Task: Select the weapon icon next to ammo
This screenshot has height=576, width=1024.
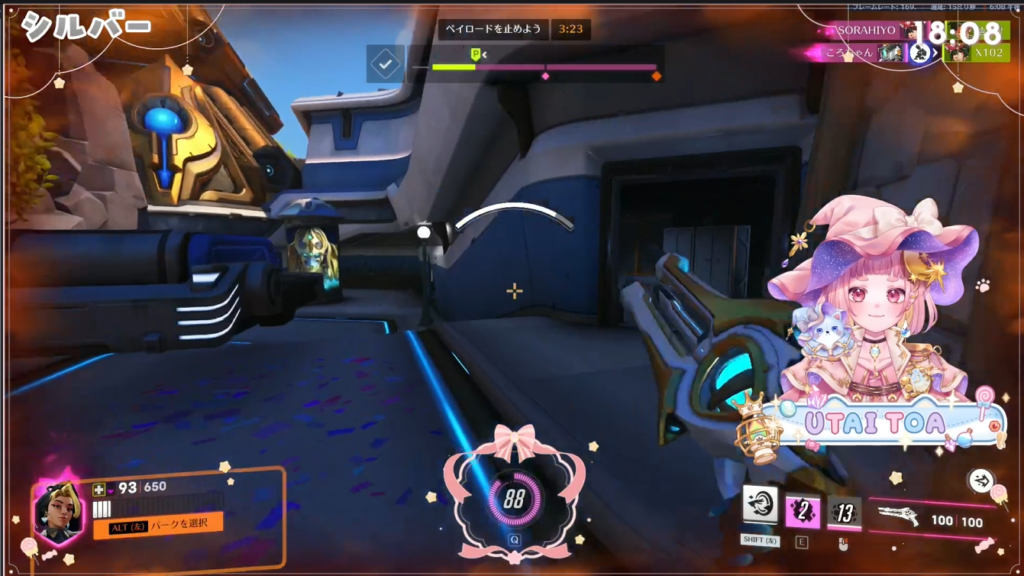Action: click(898, 516)
